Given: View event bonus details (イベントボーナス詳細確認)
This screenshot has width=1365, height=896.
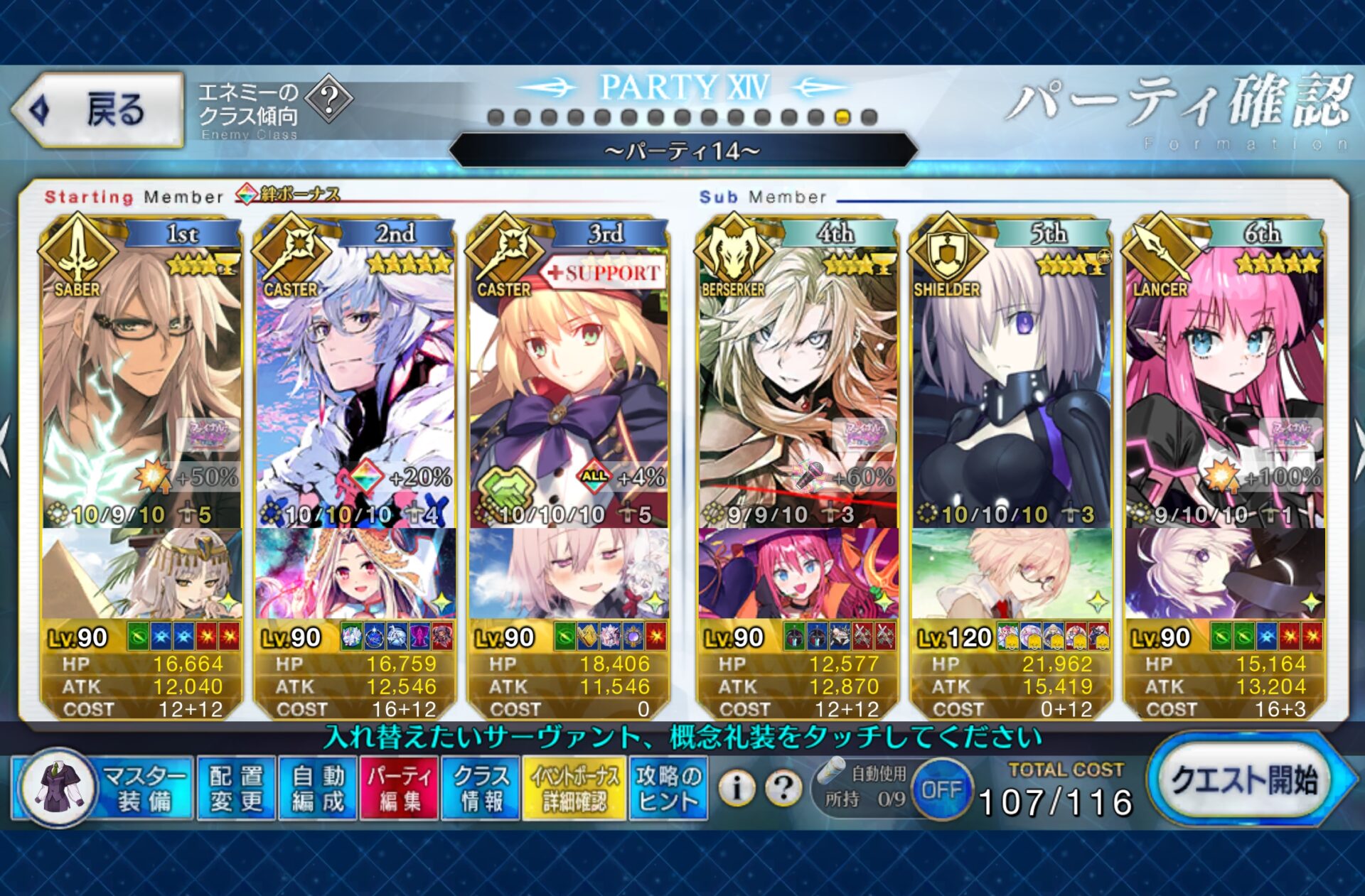Looking at the screenshot, I should pos(574,788).
